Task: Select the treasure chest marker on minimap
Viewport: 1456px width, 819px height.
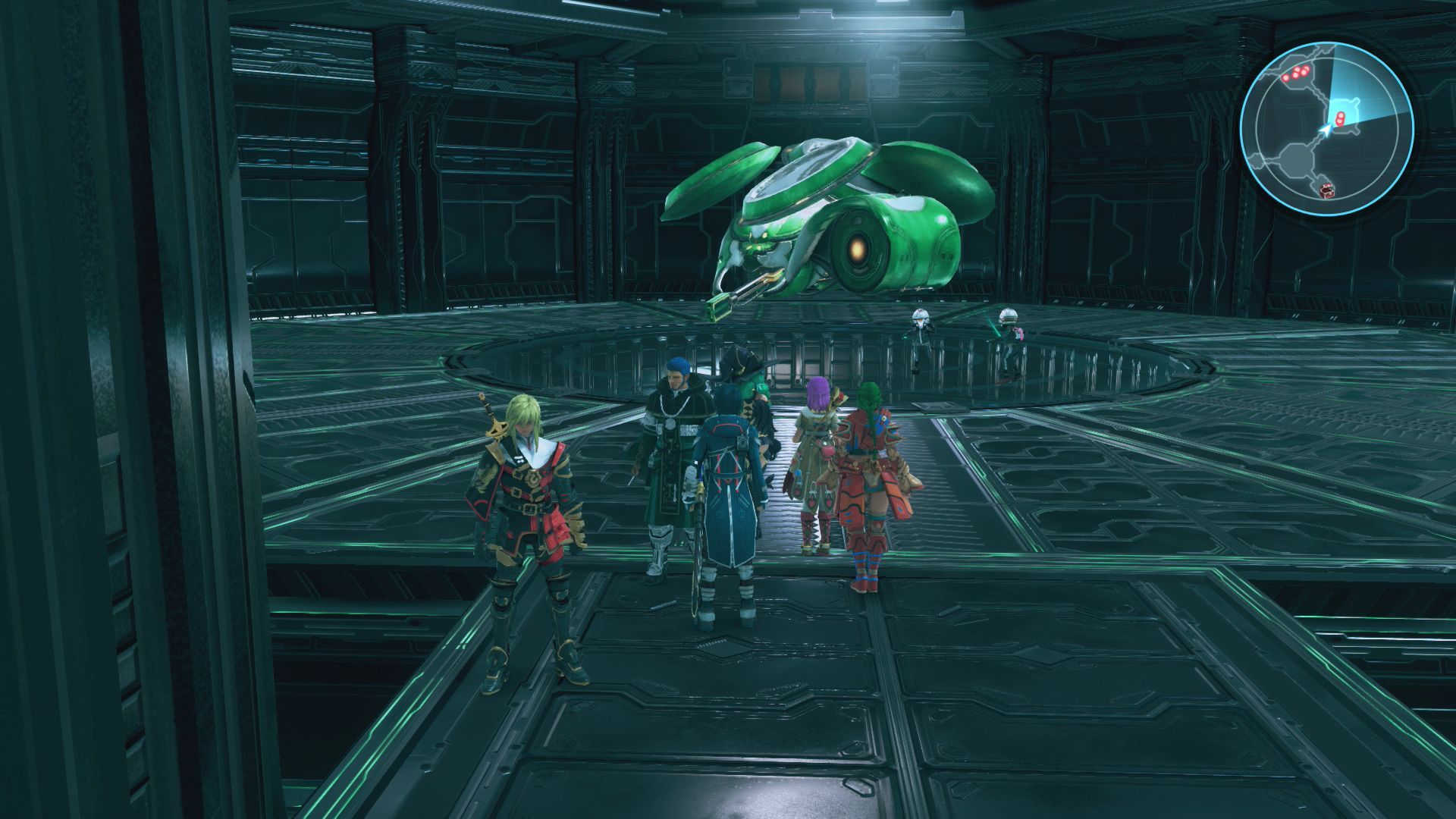Action: click(x=1326, y=190)
